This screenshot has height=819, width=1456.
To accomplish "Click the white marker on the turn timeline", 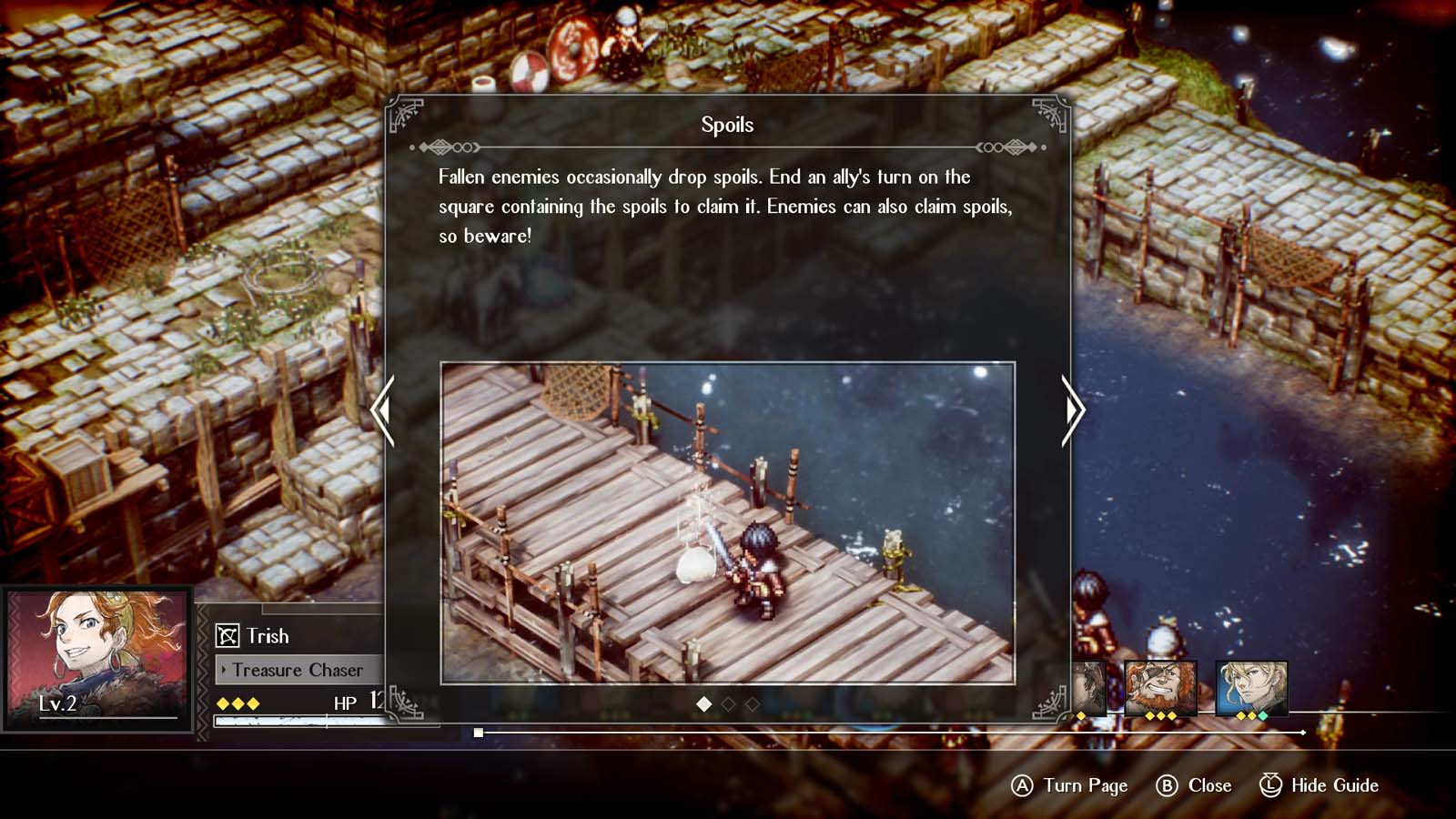I will [x=480, y=731].
